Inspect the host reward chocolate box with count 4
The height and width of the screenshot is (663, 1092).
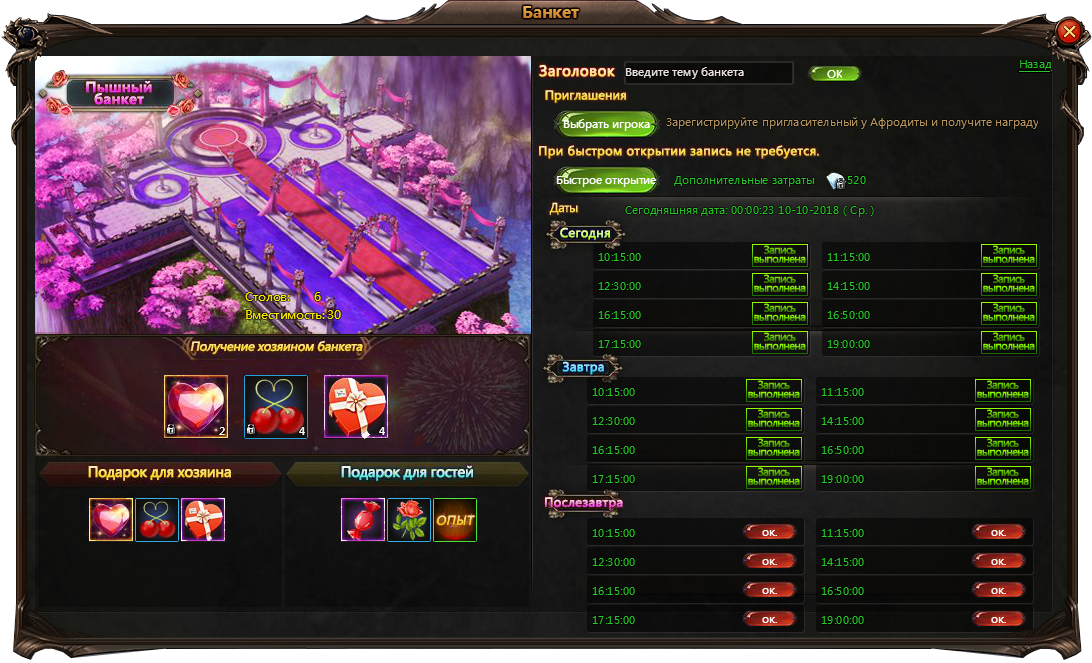(x=355, y=407)
